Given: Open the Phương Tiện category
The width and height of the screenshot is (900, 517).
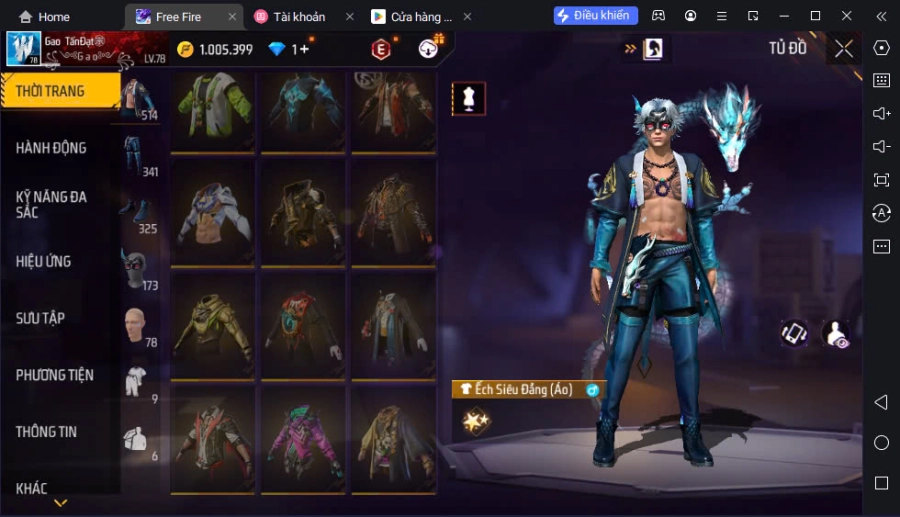Looking at the screenshot, I should point(55,375).
